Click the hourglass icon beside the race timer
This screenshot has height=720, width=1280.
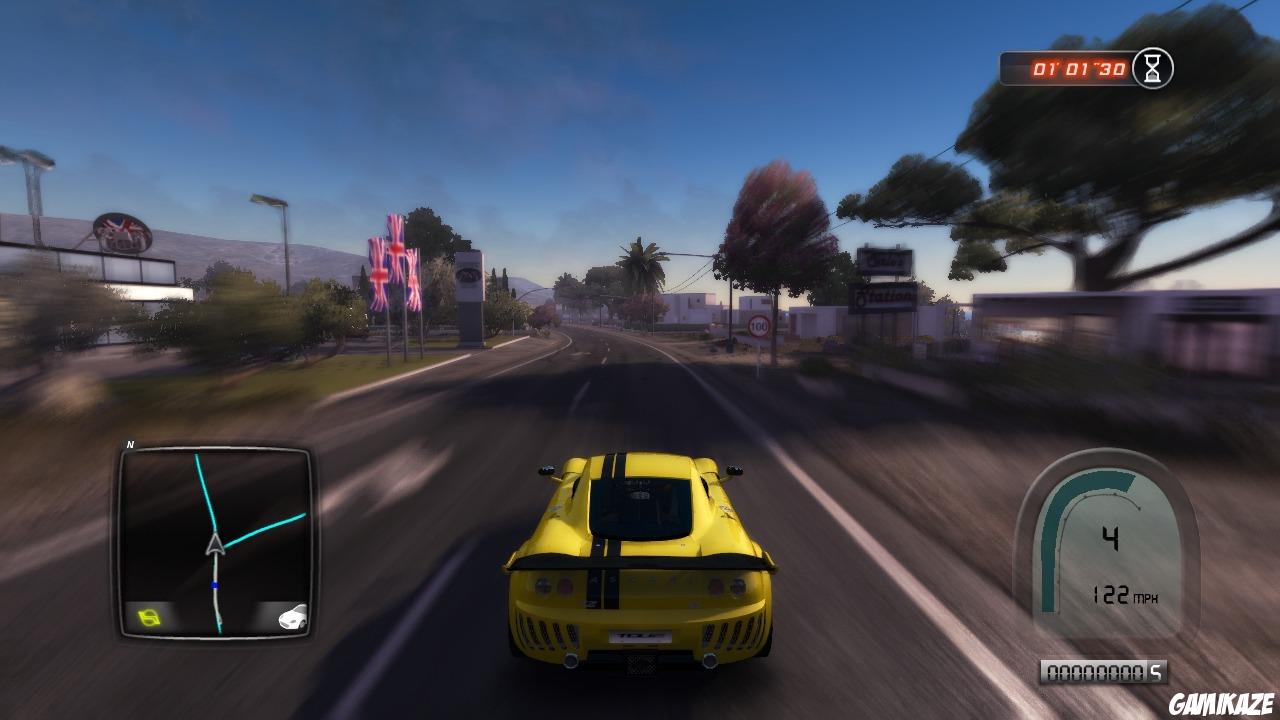pyautogui.click(x=1151, y=69)
